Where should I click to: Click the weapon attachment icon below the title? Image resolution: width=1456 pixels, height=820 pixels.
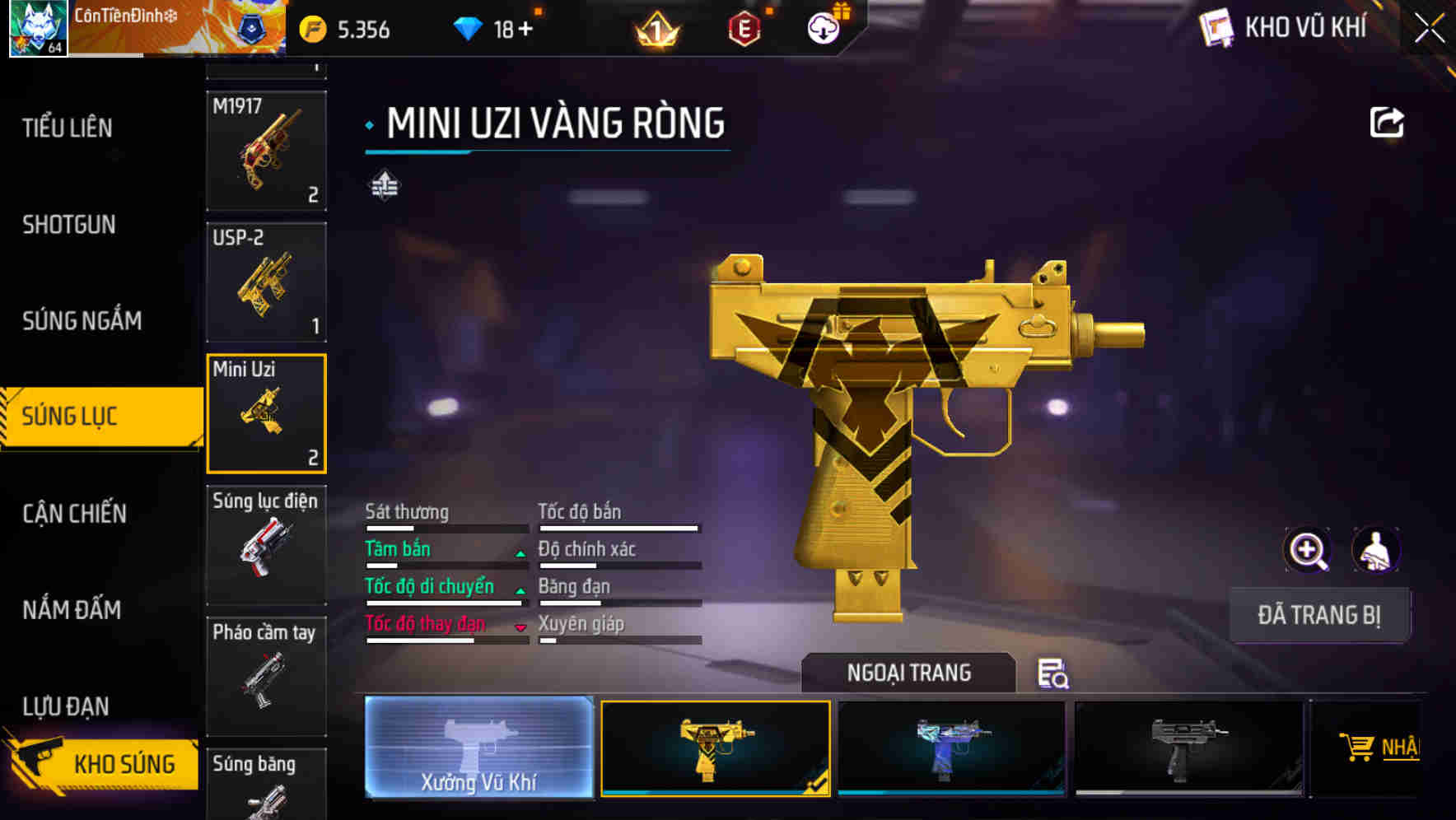pyautogui.click(x=384, y=185)
